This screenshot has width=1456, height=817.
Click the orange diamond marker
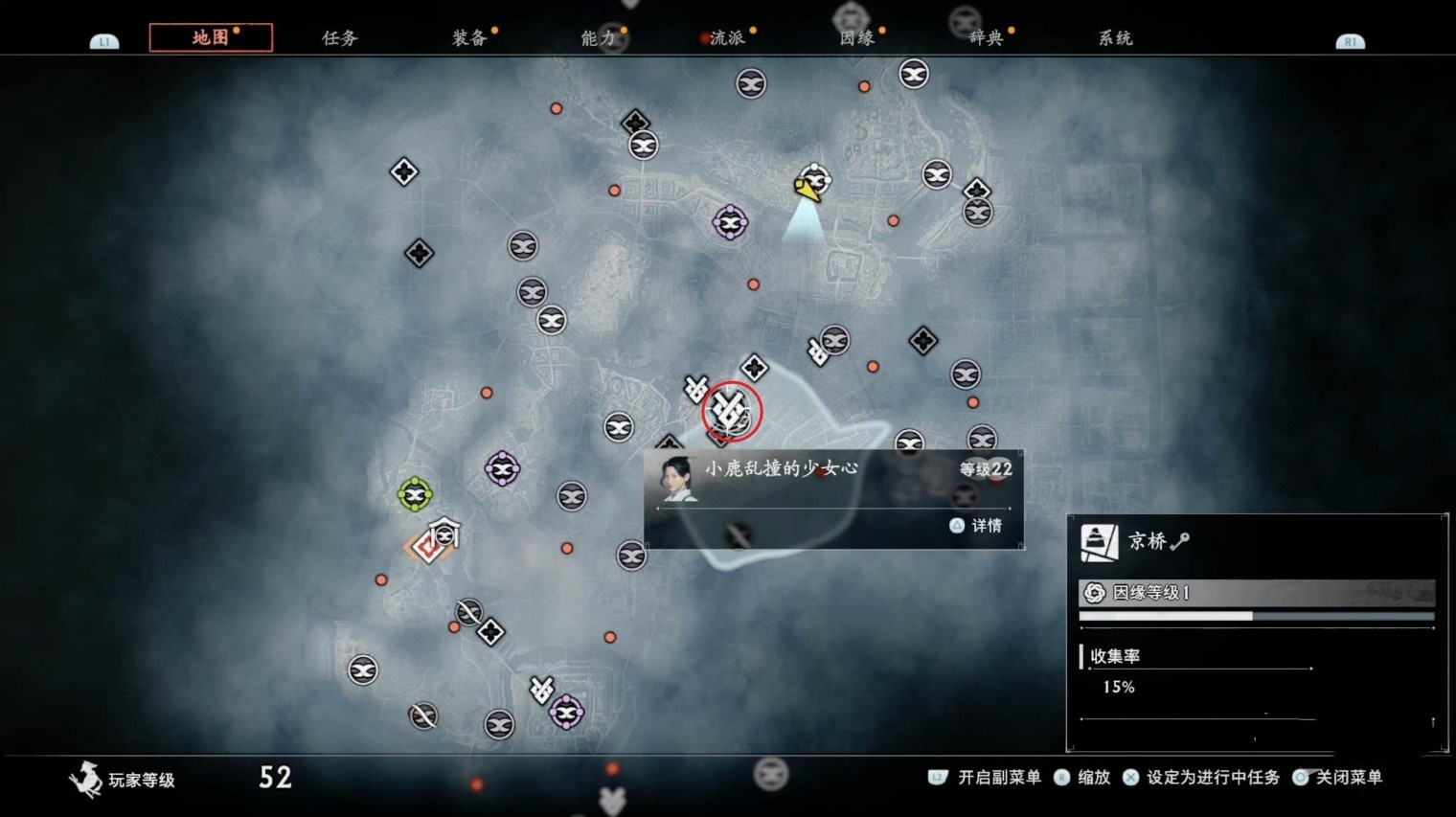[427, 547]
